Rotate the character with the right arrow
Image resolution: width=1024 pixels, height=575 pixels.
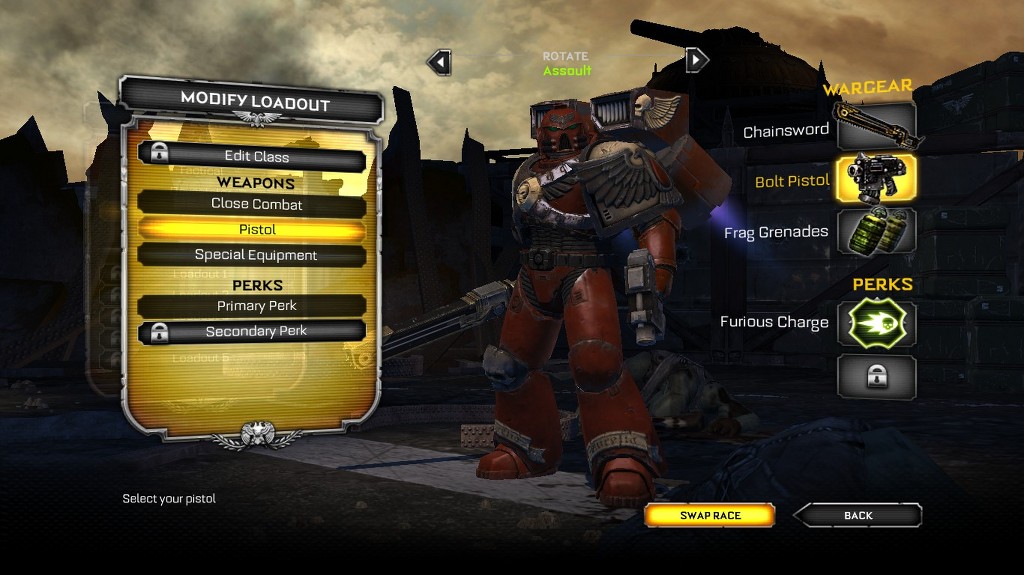(x=696, y=60)
